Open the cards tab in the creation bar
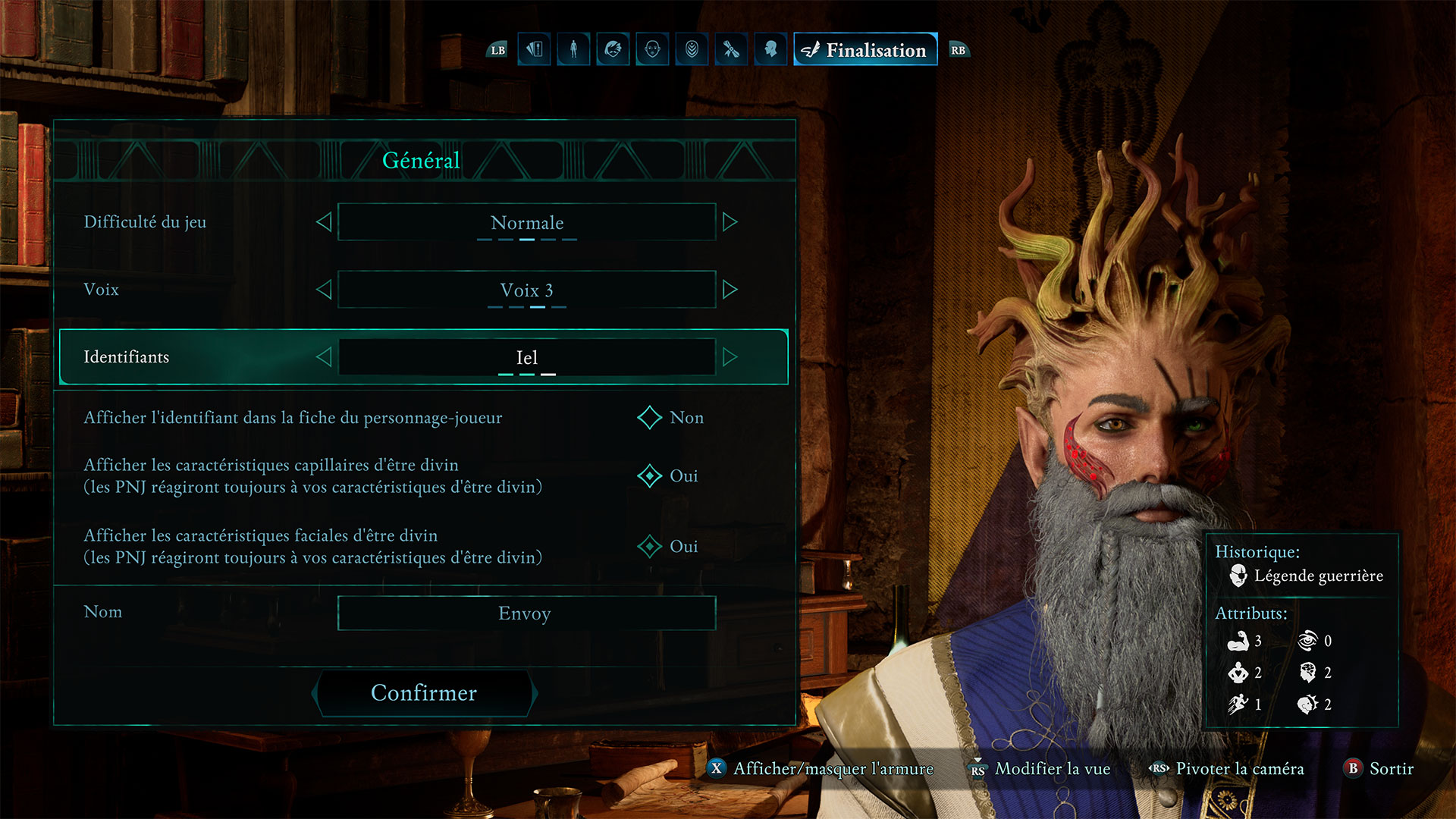Viewport: 1456px width, 819px height. tap(535, 50)
